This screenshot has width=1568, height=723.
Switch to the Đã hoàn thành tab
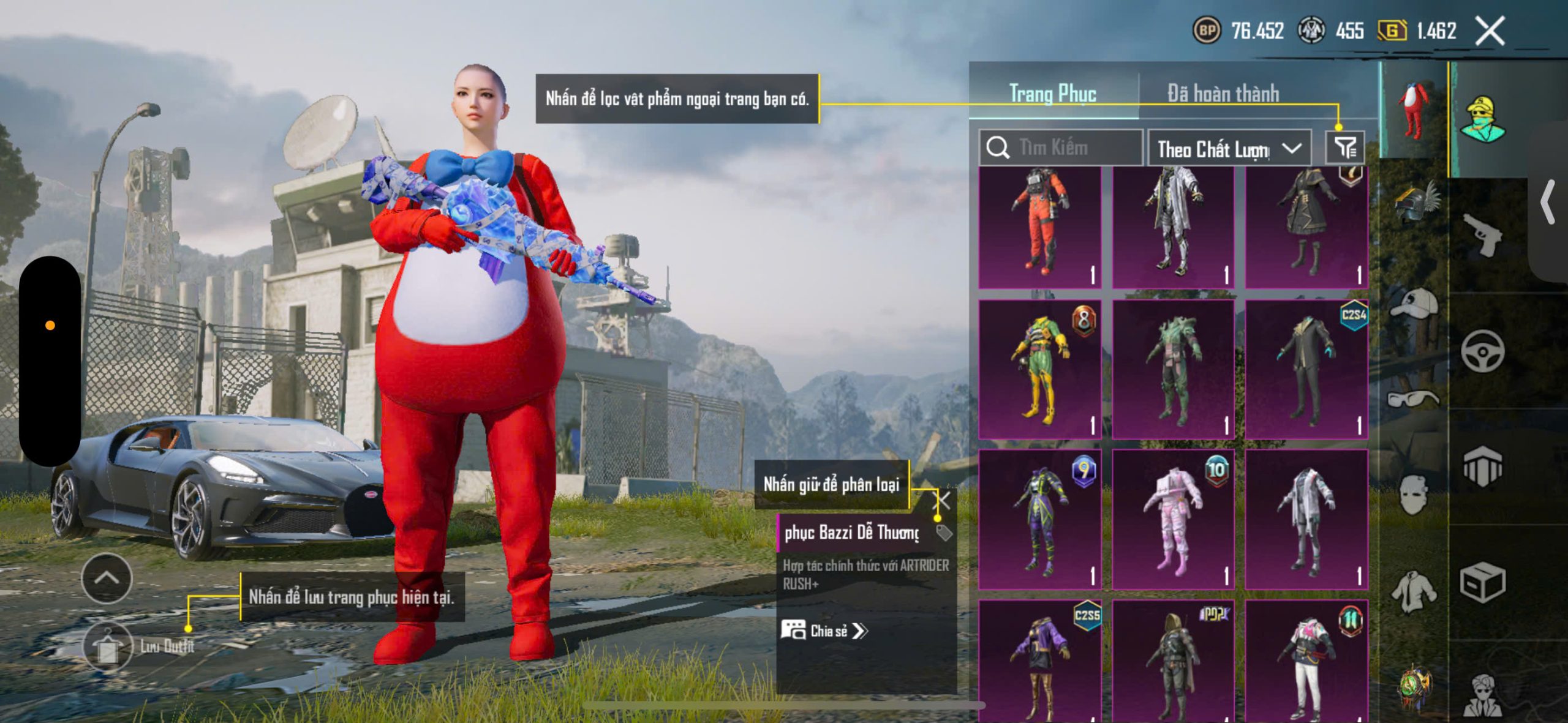coord(1223,94)
